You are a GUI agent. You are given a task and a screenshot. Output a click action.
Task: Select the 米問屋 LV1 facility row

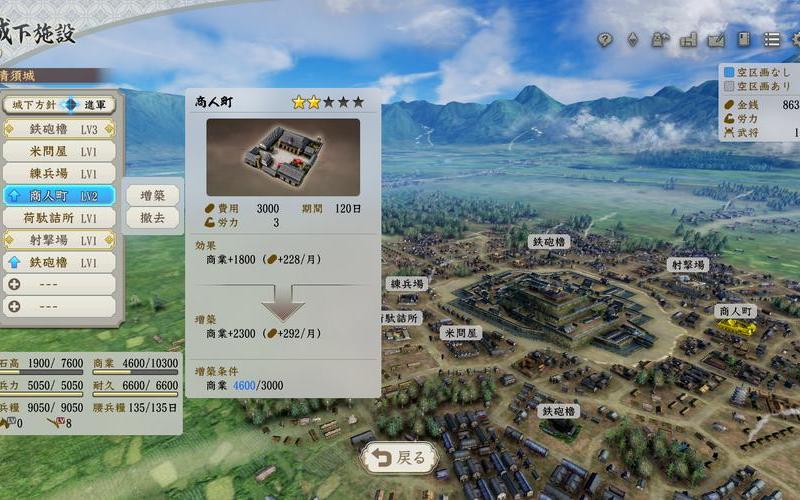click(59, 151)
